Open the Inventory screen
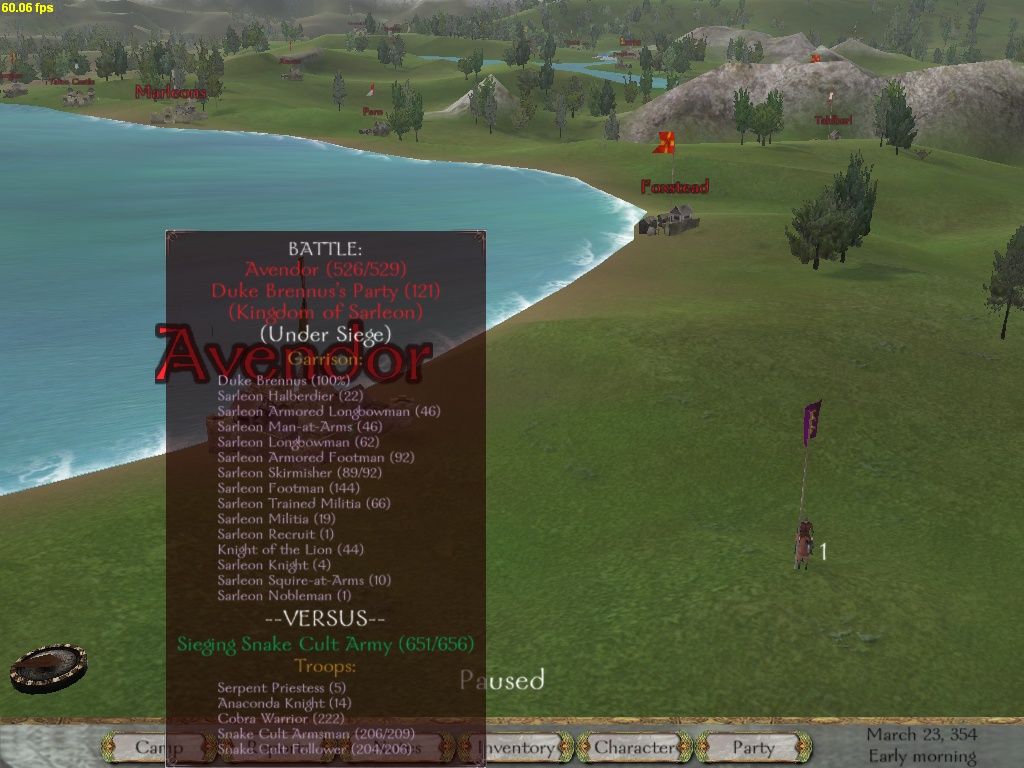1024x768 pixels. pyautogui.click(x=517, y=747)
